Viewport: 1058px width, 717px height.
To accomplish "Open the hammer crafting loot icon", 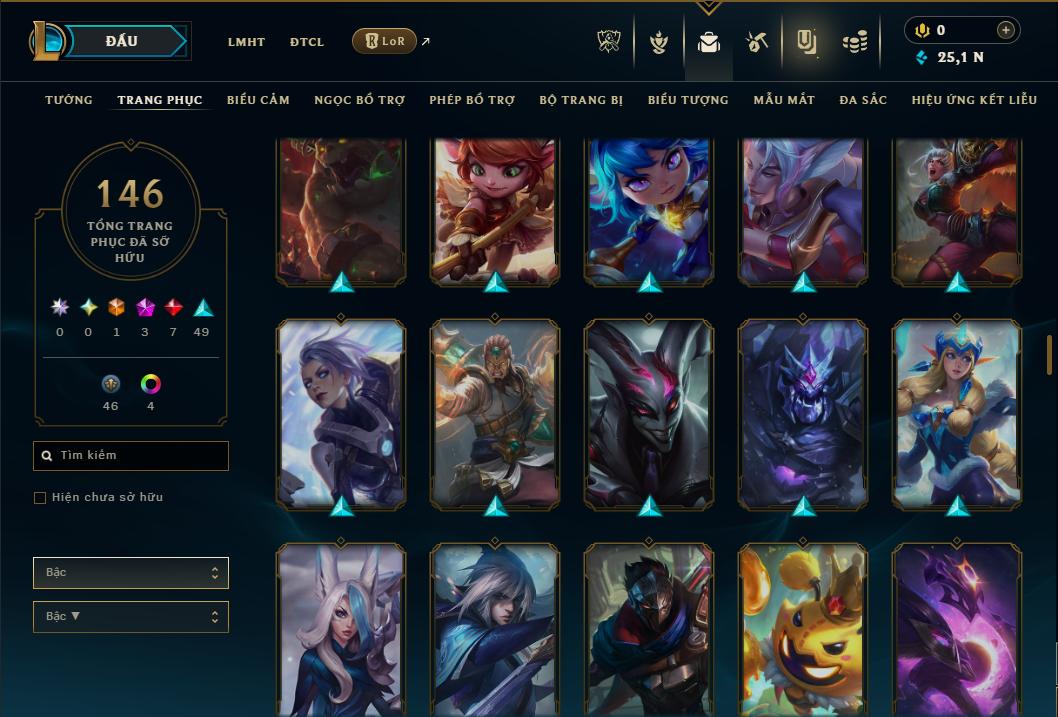I will coord(756,42).
